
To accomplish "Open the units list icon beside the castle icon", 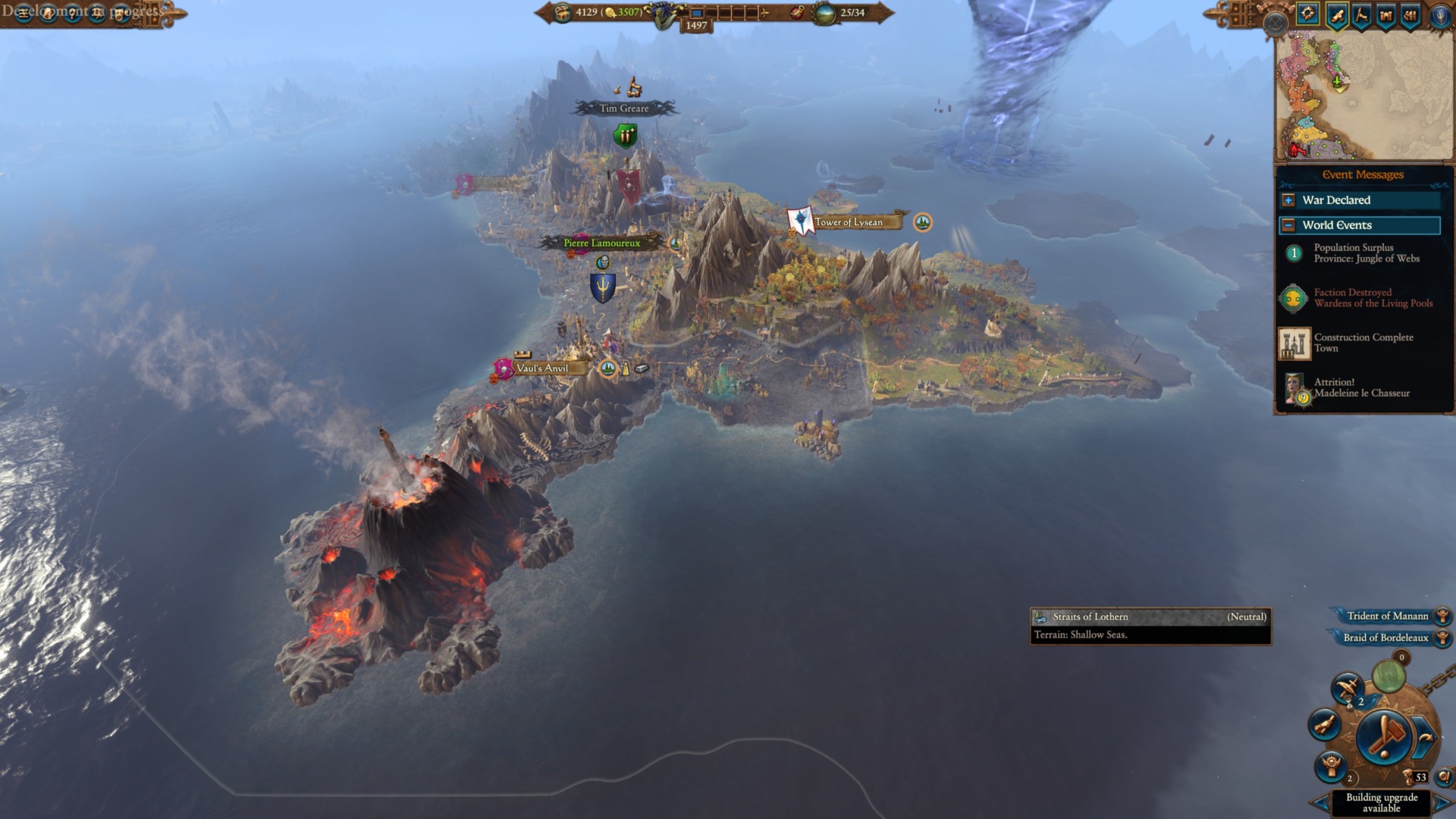I will 1410,16.
